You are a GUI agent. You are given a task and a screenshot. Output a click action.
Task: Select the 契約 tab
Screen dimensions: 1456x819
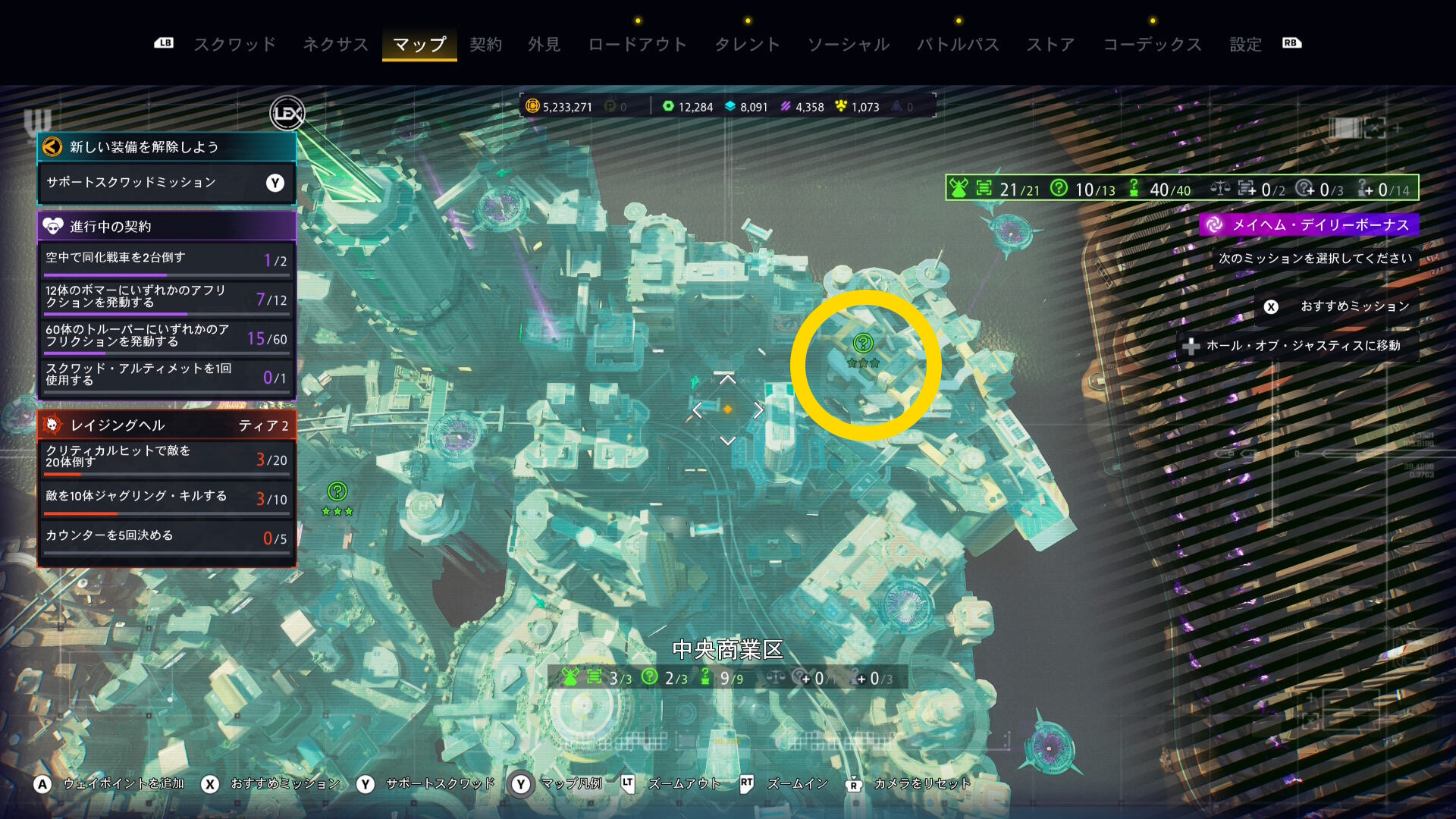[485, 44]
